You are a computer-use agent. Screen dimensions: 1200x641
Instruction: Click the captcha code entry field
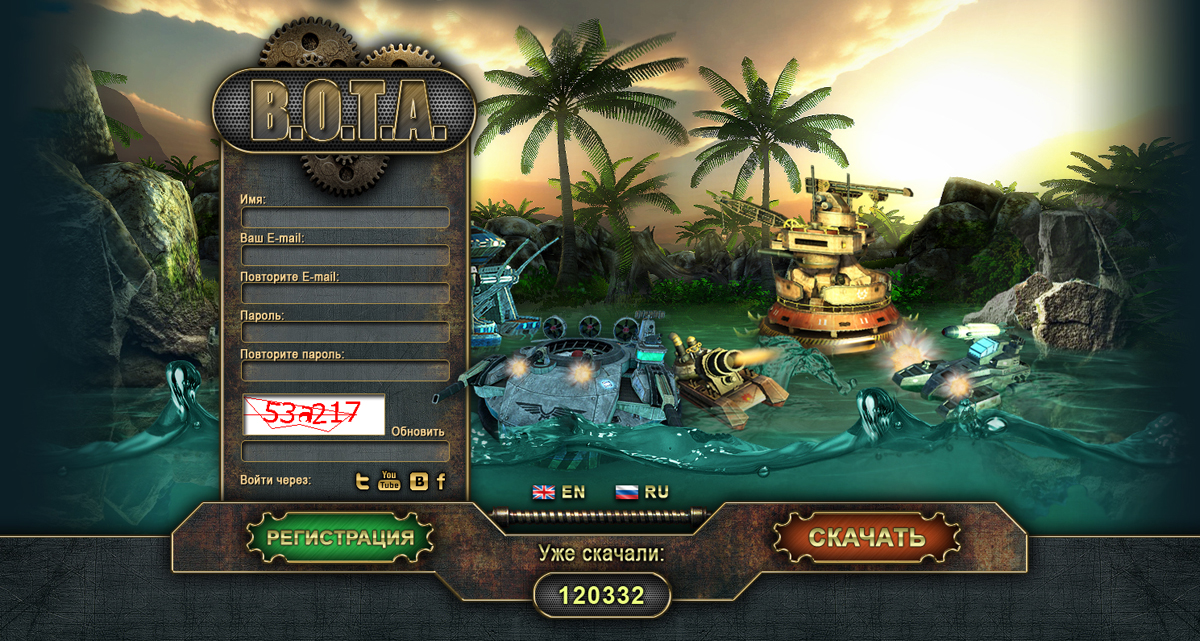point(345,451)
